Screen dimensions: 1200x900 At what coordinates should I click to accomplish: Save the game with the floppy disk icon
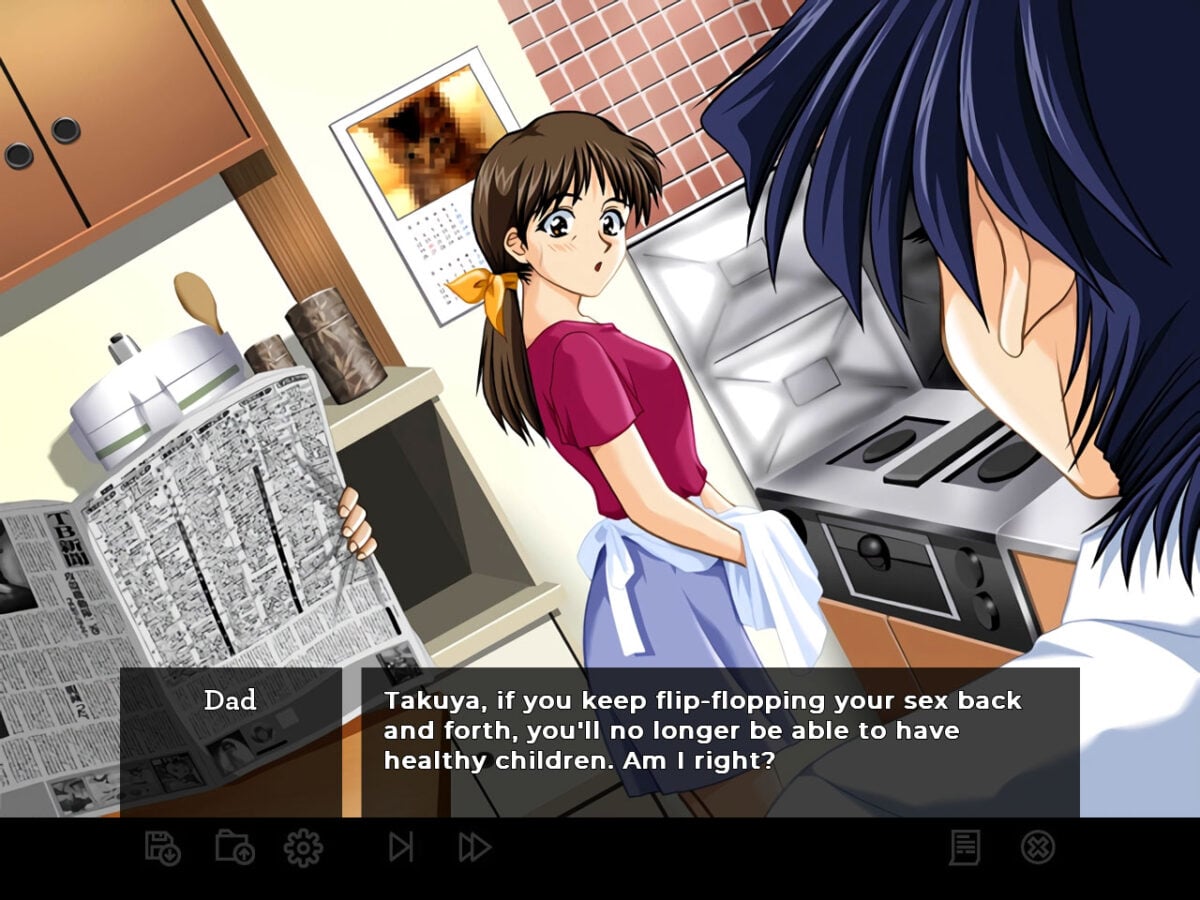click(x=162, y=848)
